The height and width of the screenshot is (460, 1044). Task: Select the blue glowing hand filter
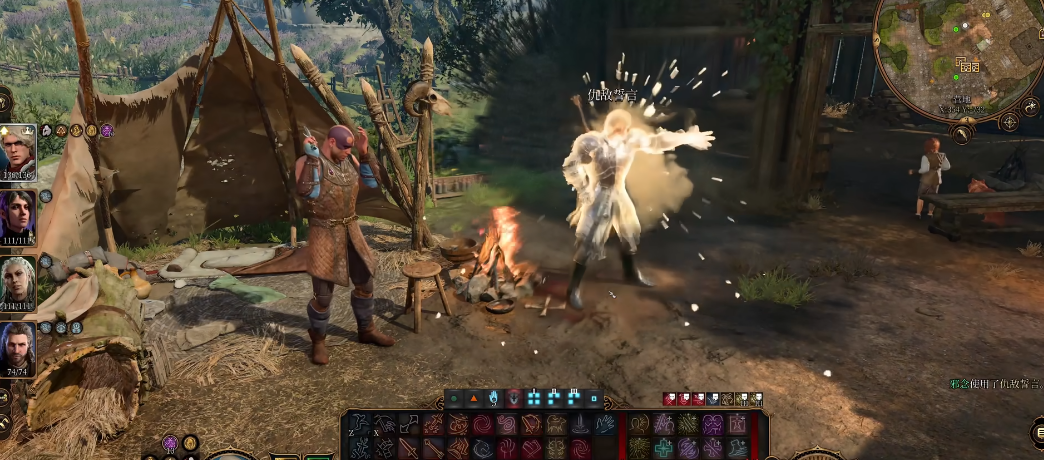(x=494, y=398)
